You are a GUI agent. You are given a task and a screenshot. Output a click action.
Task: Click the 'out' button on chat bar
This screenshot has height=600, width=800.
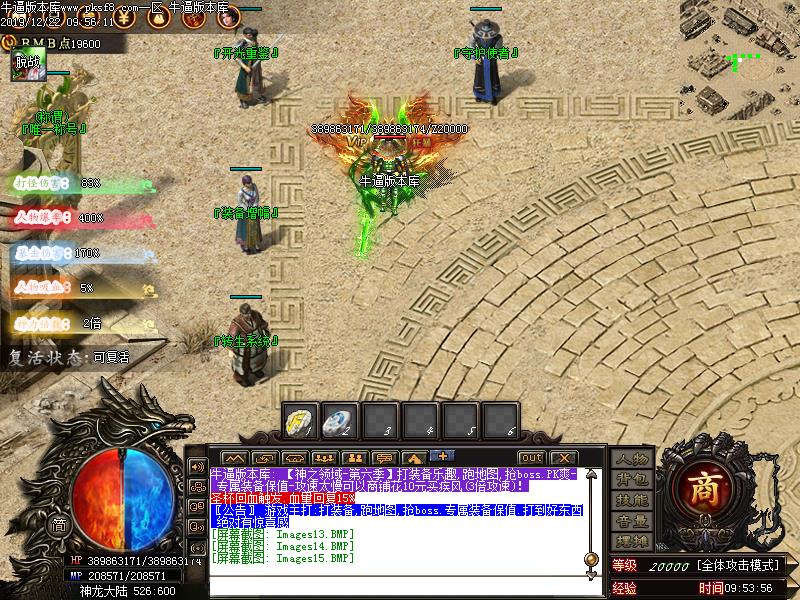[531, 458]
